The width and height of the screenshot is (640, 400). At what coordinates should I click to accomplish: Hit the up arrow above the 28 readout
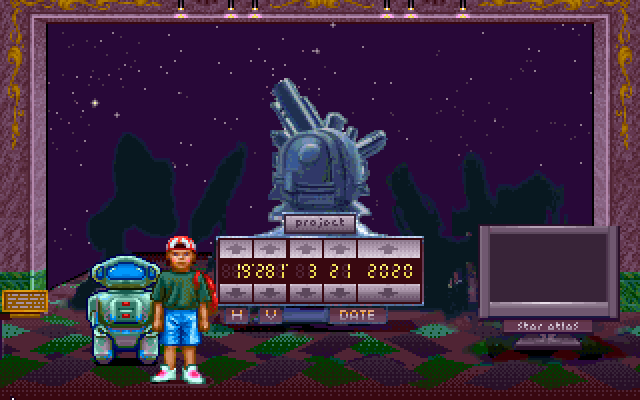point(270,248)
